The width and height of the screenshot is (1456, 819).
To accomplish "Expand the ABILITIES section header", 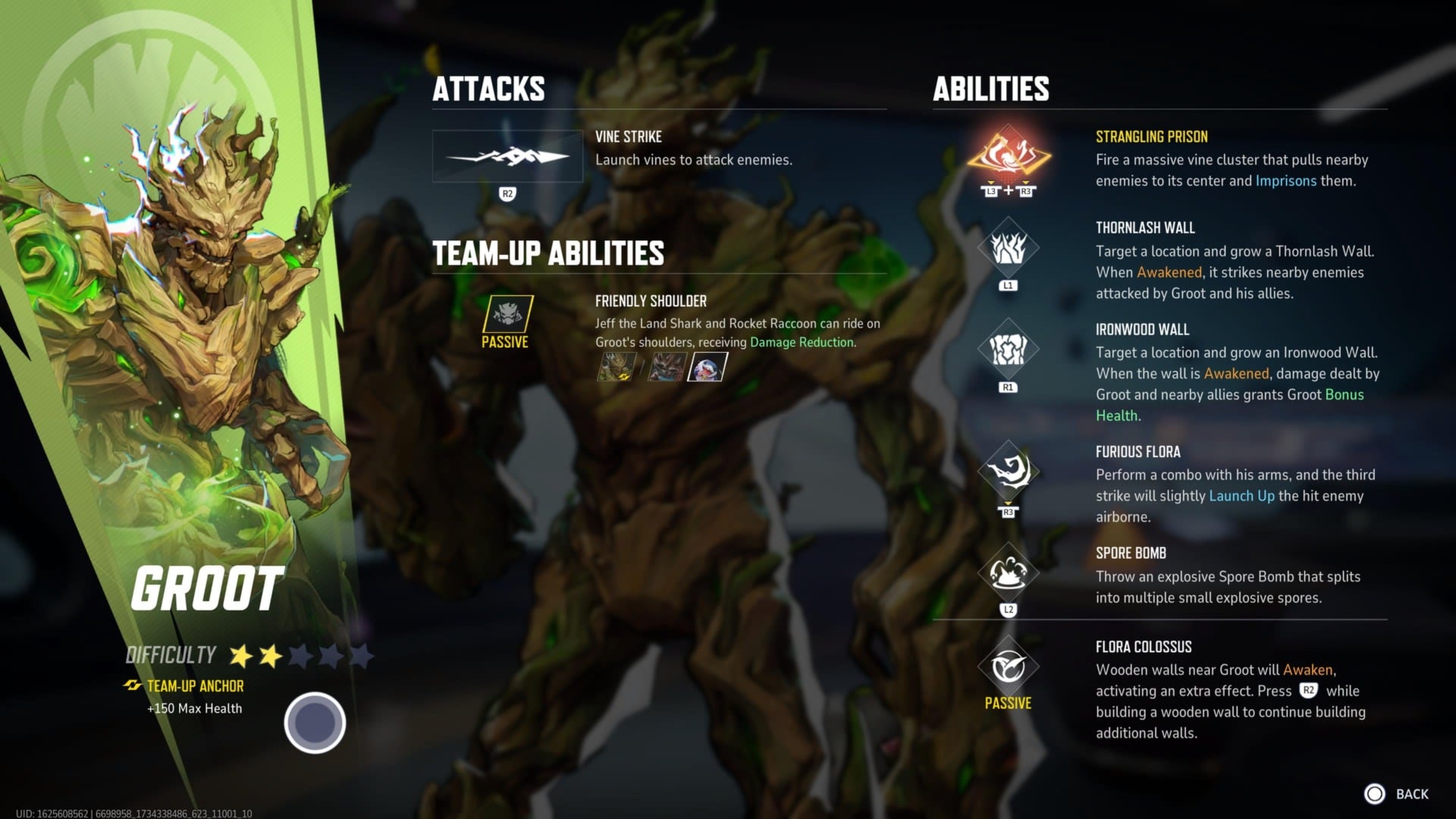I will [x=991, y=90].
